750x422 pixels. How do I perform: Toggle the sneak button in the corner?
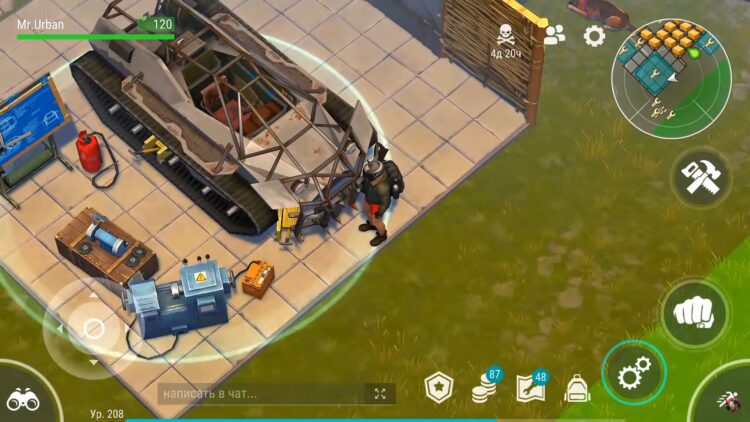click(x=730, y=403)
